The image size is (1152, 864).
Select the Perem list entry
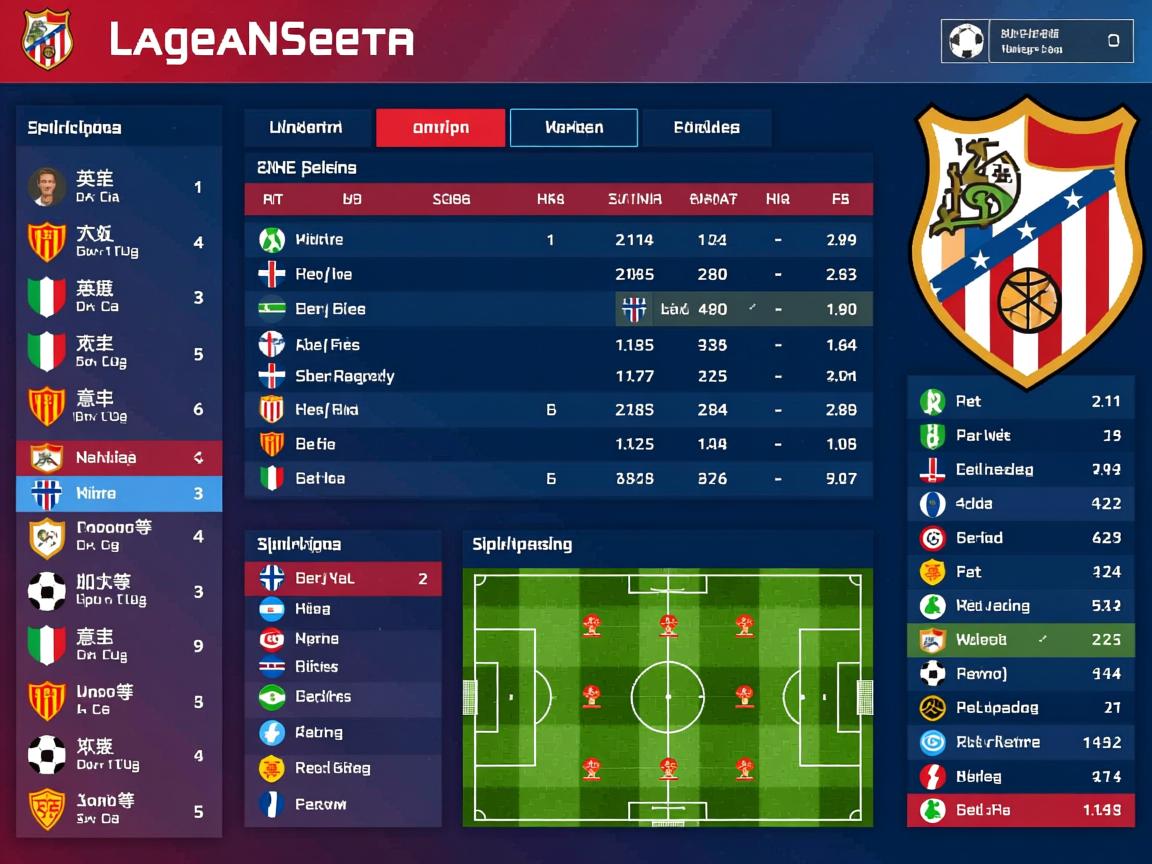pyautogui.click(x=342, y=804)
